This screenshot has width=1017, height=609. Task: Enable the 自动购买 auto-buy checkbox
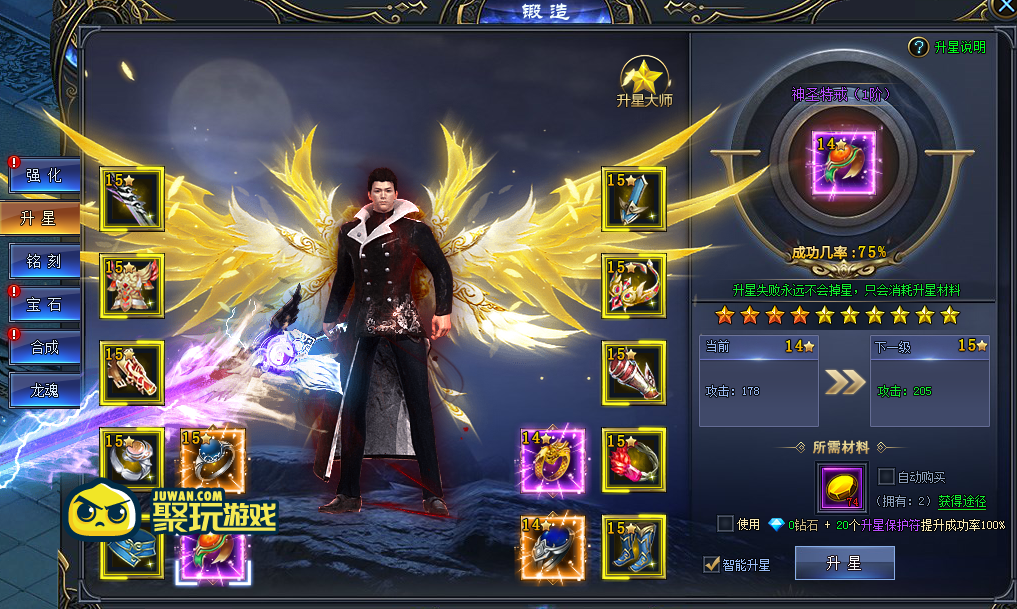pos(886,477)
